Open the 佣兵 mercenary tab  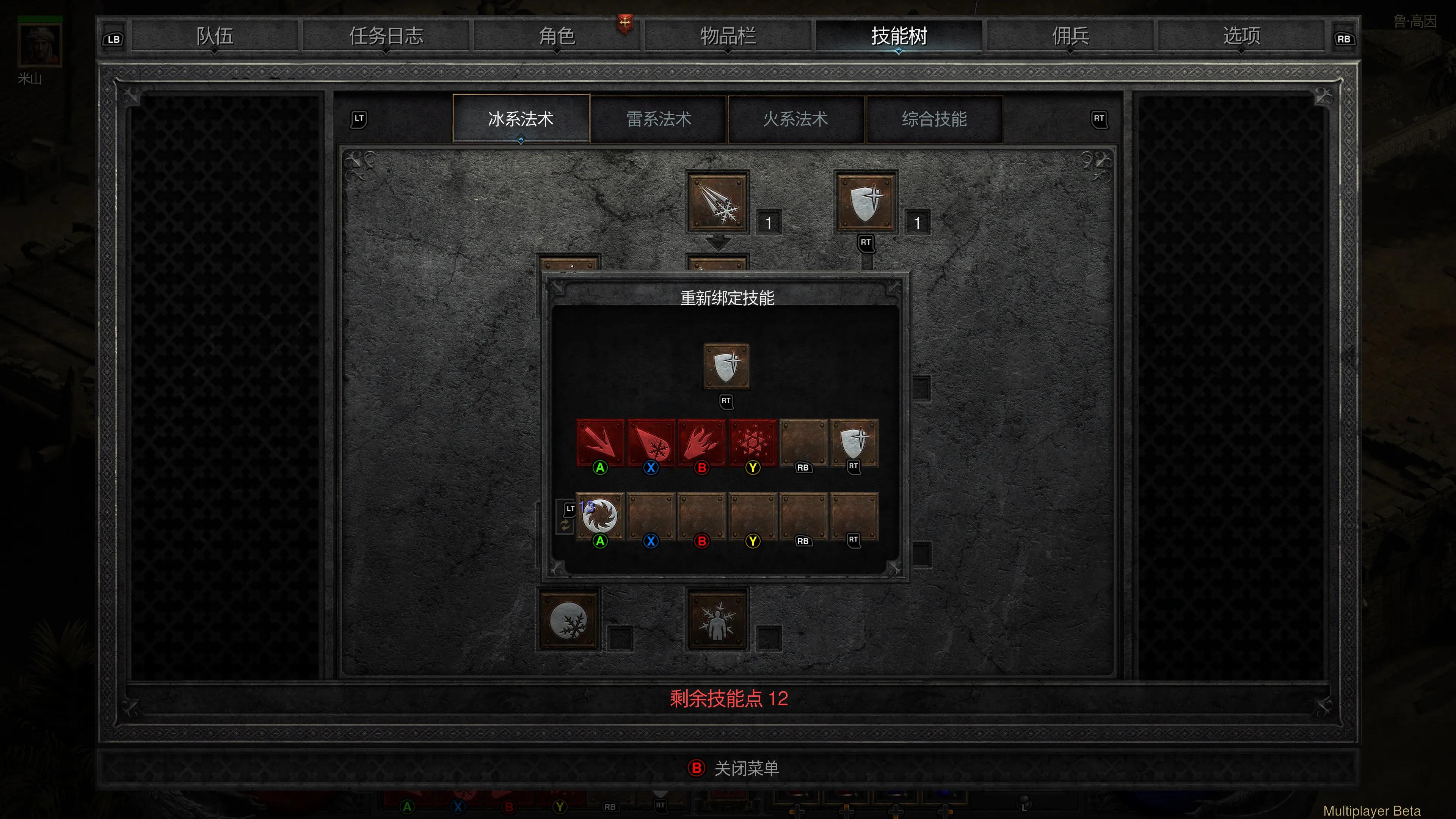(x=1070, y=36)
